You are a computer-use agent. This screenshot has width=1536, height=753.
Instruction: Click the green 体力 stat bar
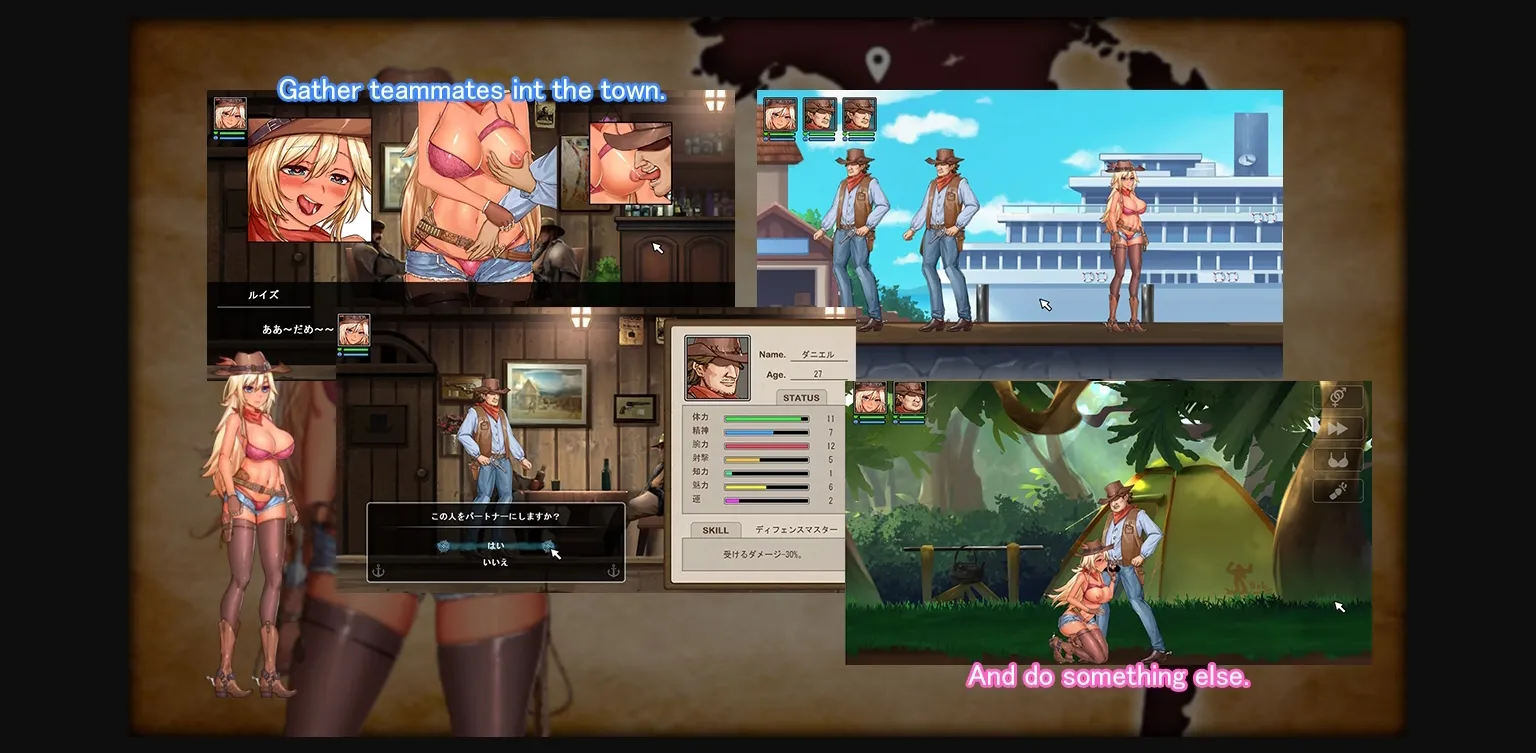[x=765, y=418]
